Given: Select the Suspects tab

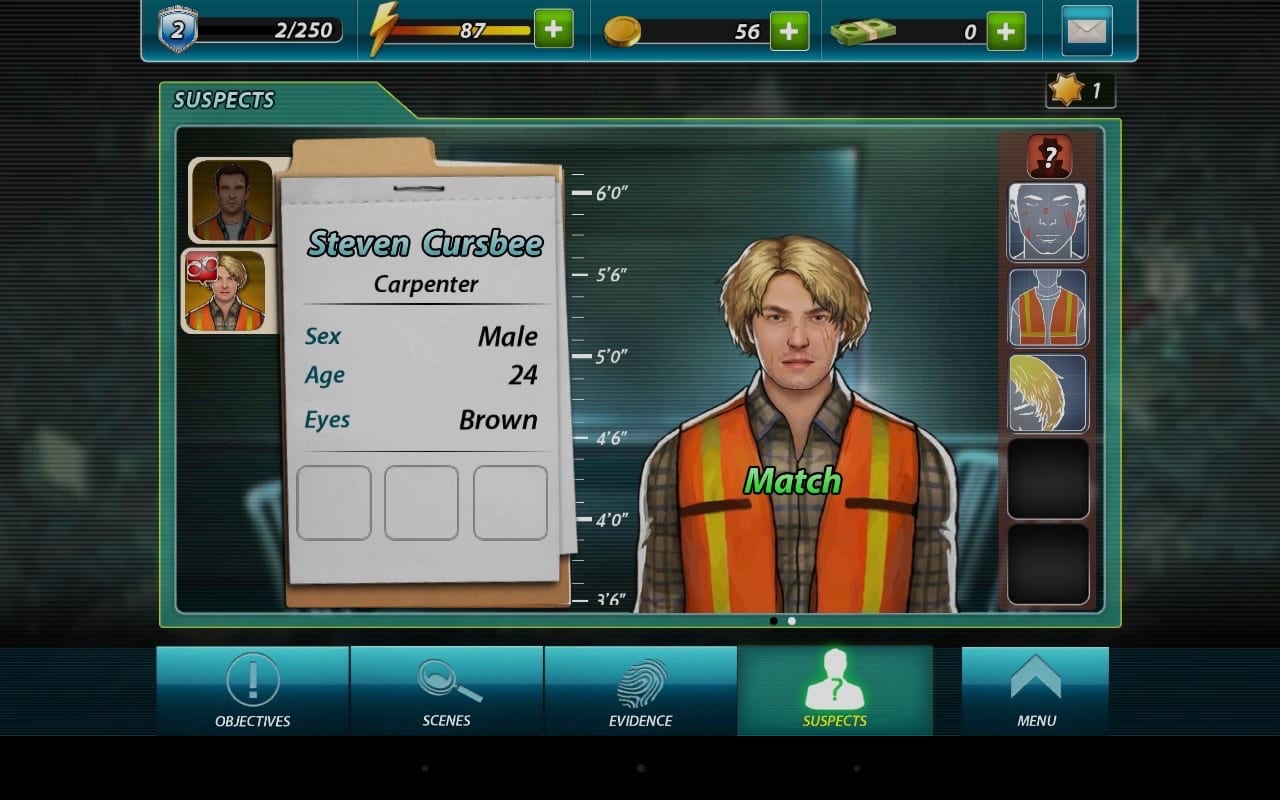Looking at the screenshot, I should coord(835,691).
